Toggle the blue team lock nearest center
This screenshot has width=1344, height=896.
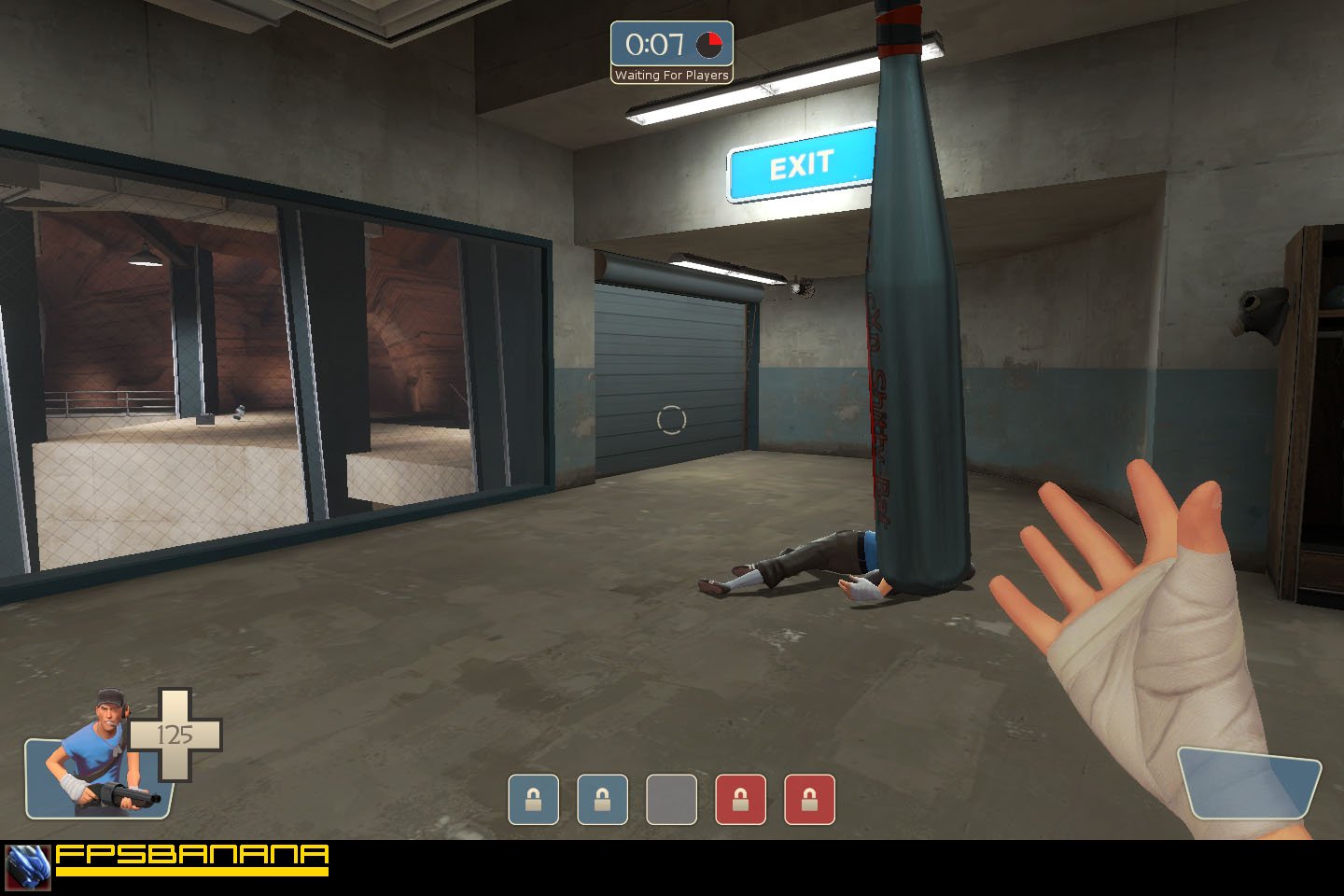(602, 800)
